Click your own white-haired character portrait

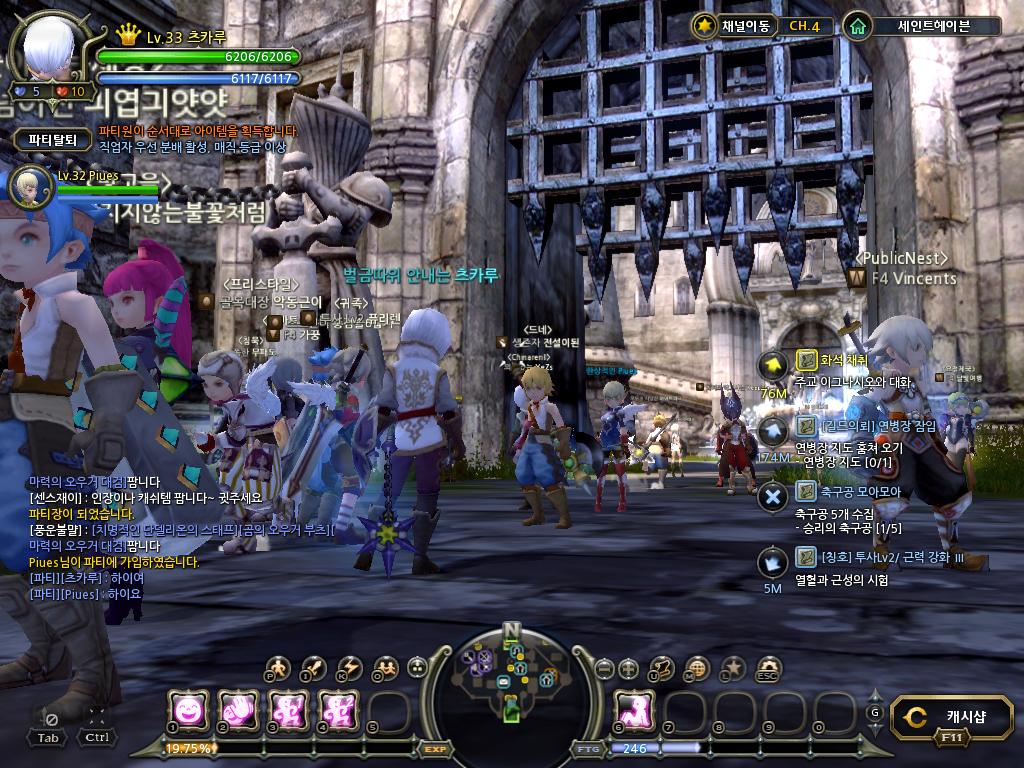[x=49, y=48]
